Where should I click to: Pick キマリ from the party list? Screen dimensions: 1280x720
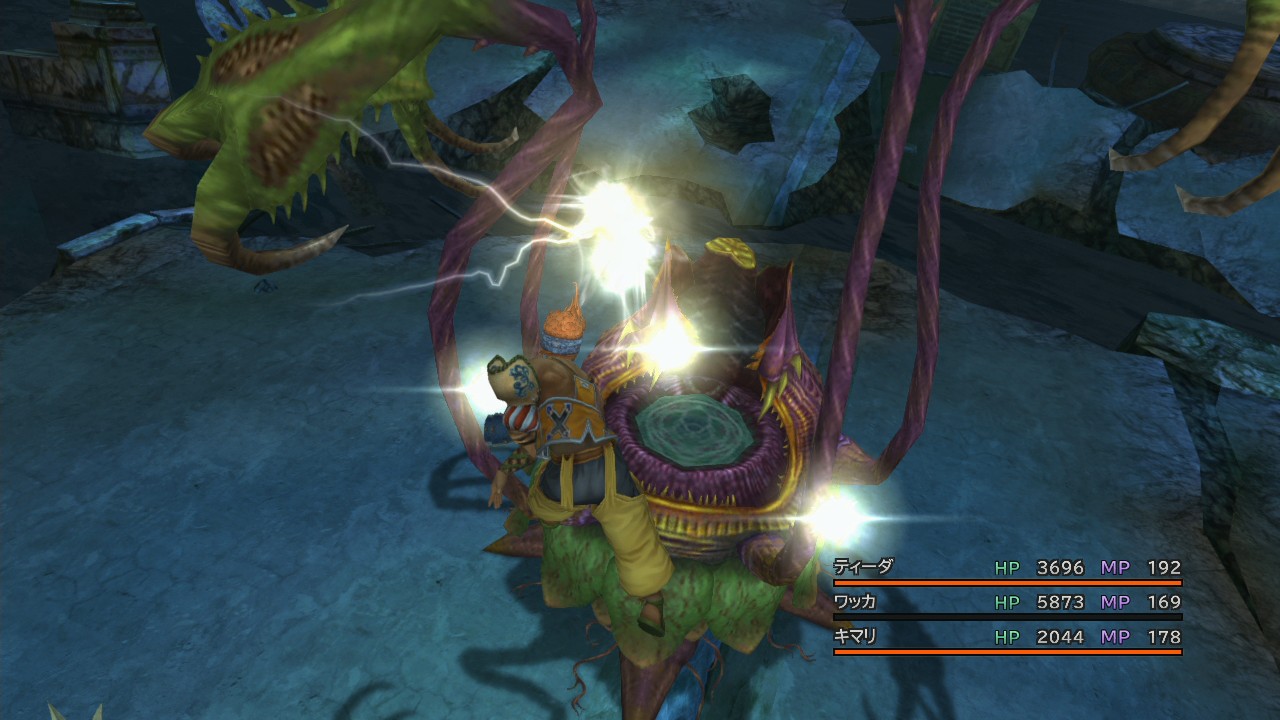point(856,636)
